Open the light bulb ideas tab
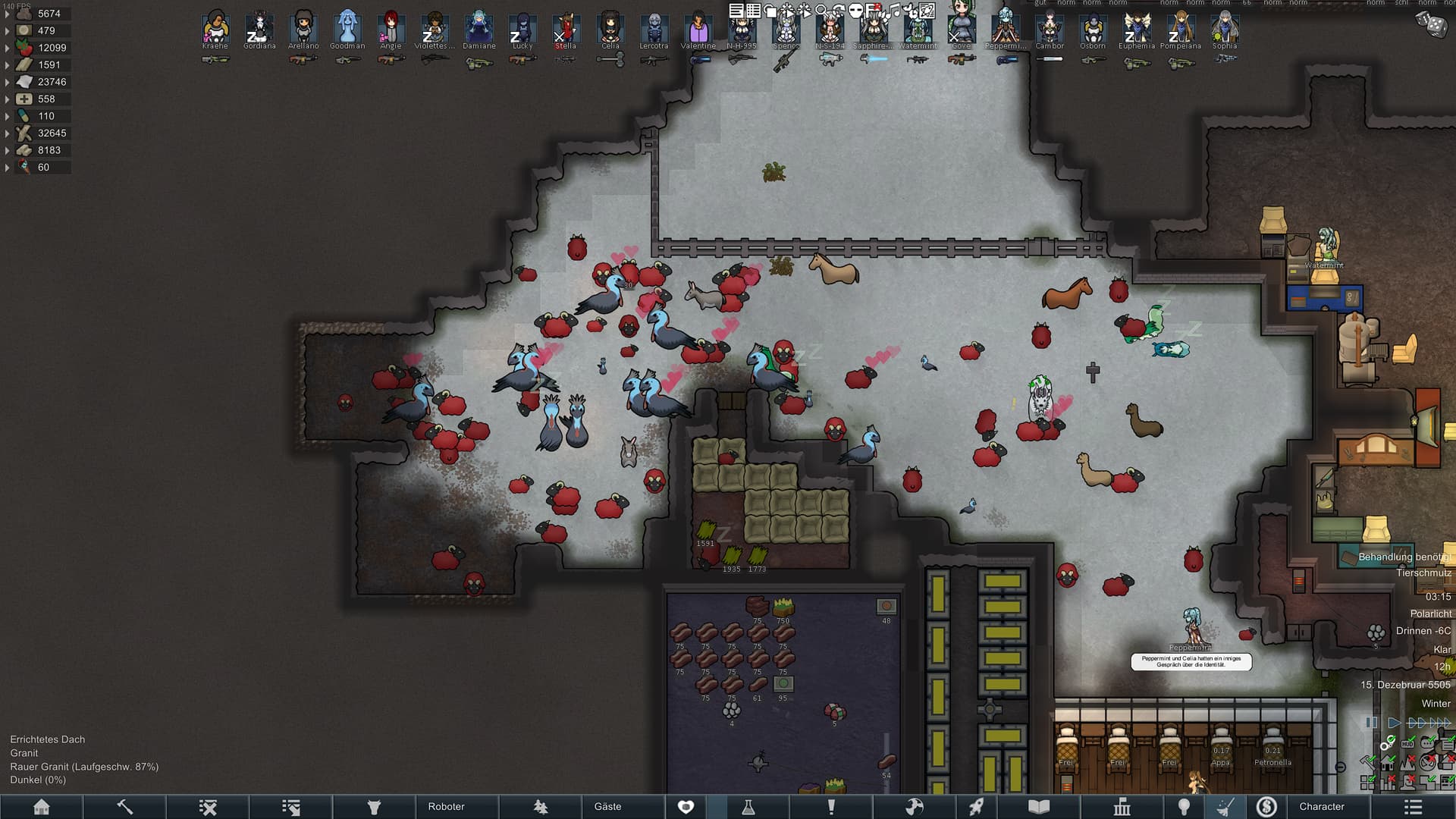Viewport: 1456px width, 819px height. [1184, 807]
